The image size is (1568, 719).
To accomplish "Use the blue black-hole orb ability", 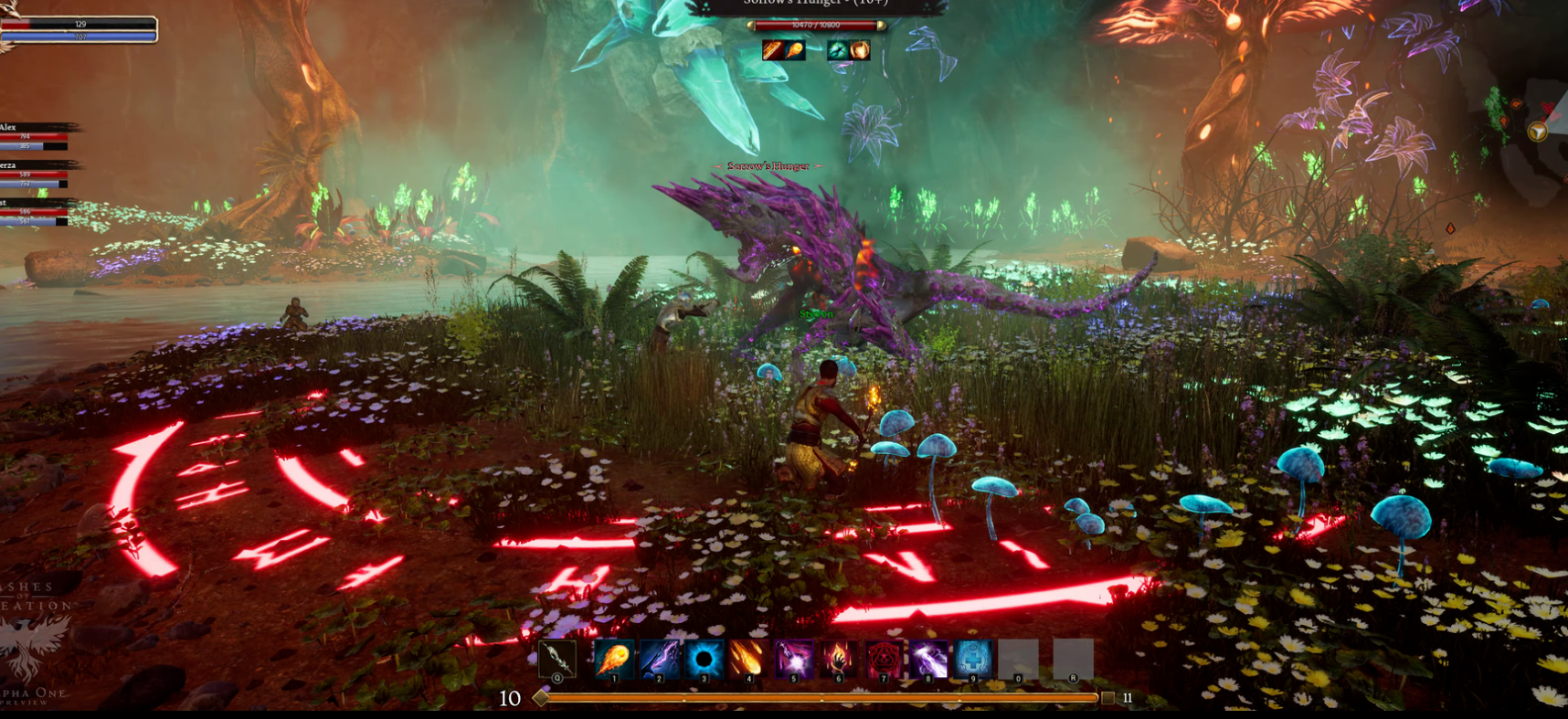I will (704, 659).
